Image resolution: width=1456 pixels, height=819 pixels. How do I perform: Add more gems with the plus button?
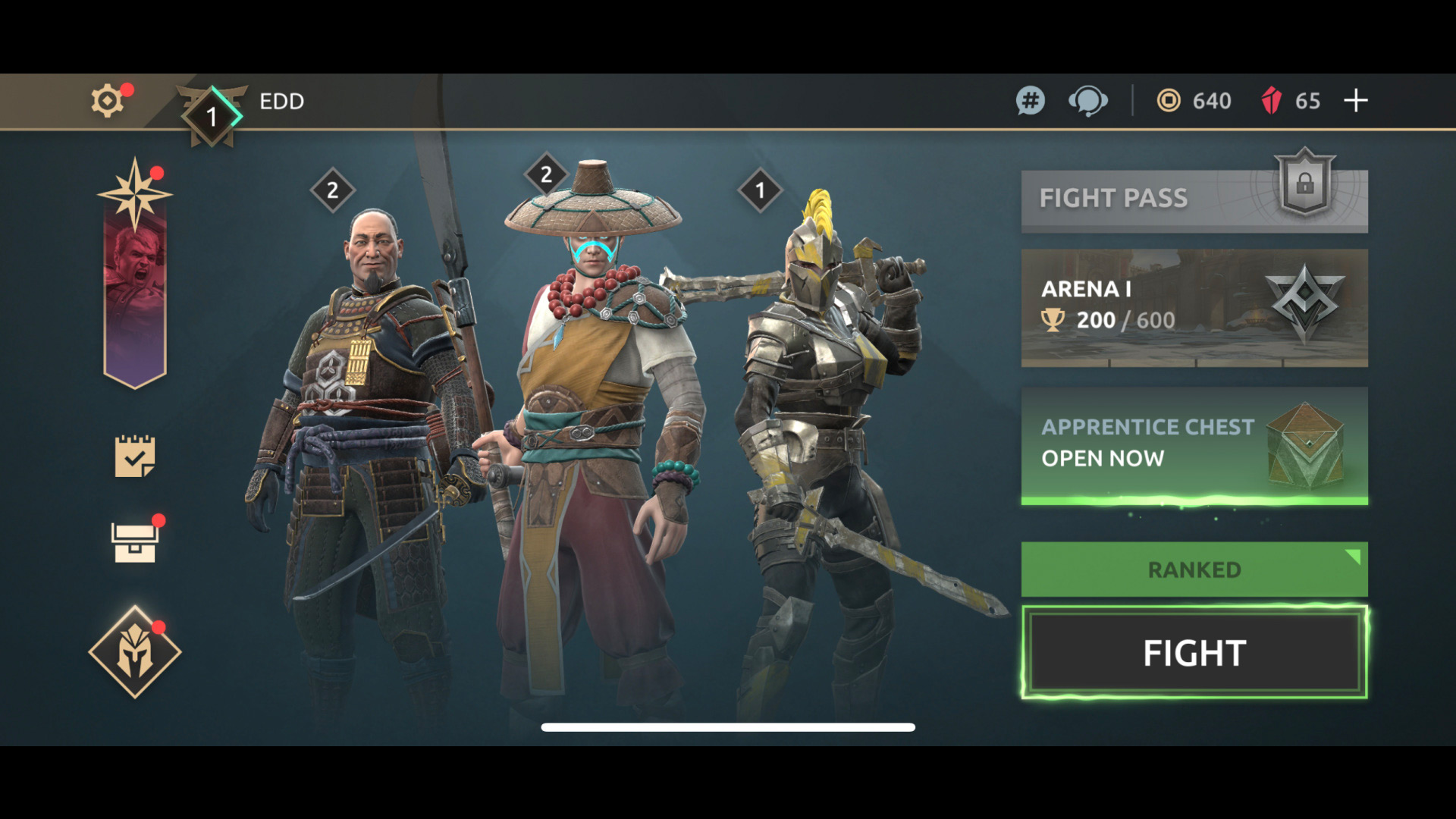tap(1356, 101)
